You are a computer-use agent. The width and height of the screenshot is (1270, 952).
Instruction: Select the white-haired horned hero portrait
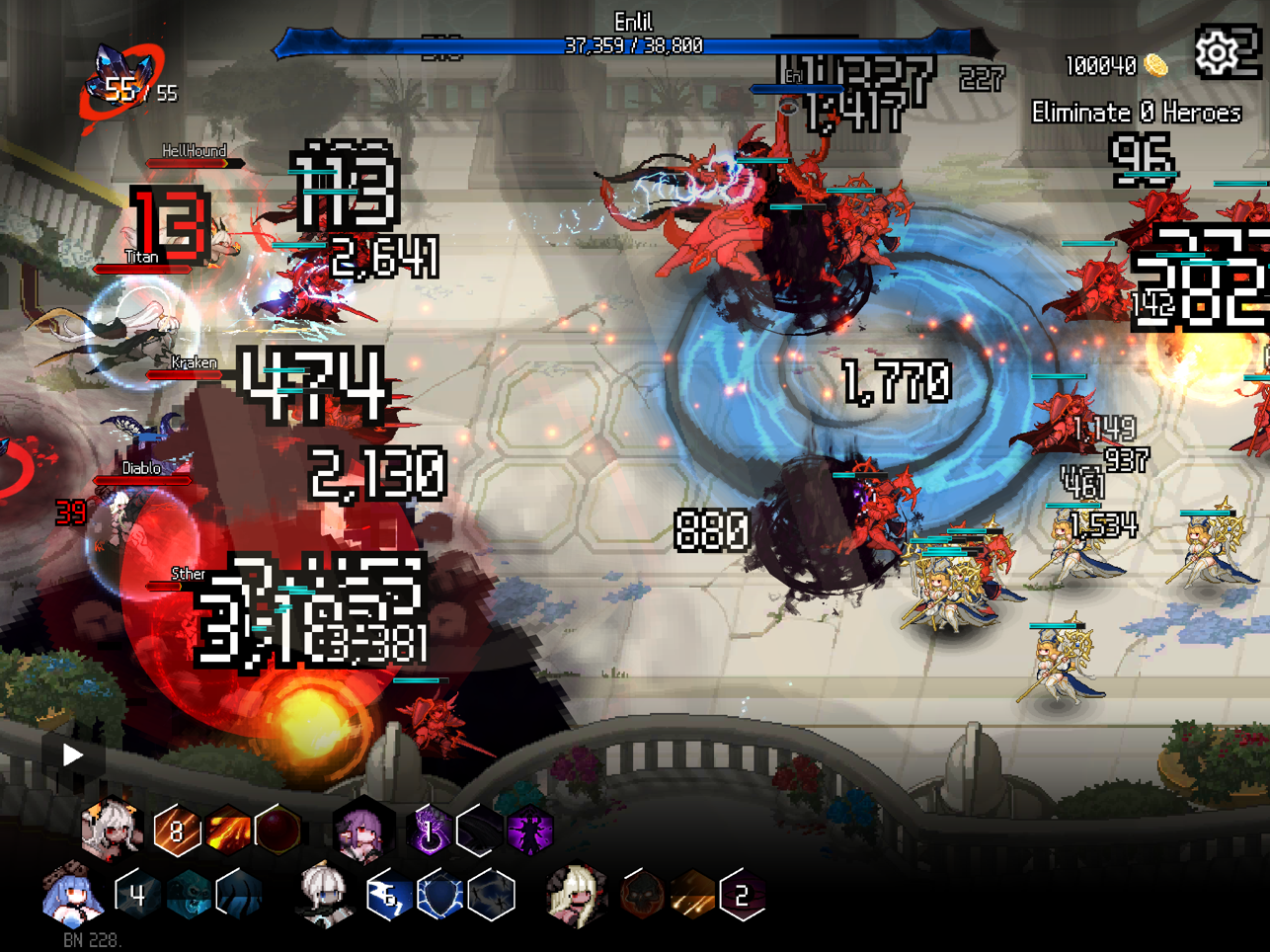[x=111, y=830]
